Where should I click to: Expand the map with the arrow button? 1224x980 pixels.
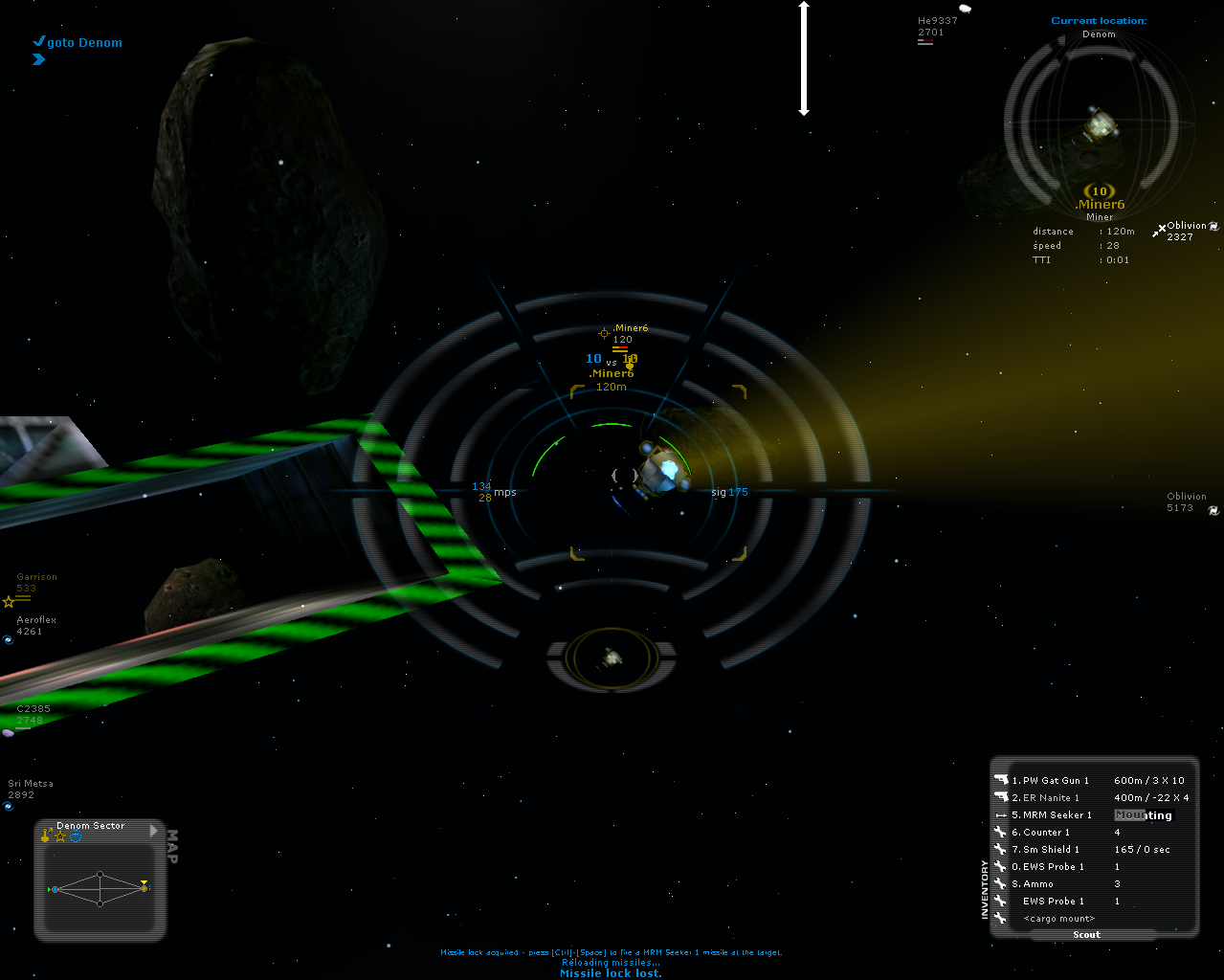coord(154,831)
